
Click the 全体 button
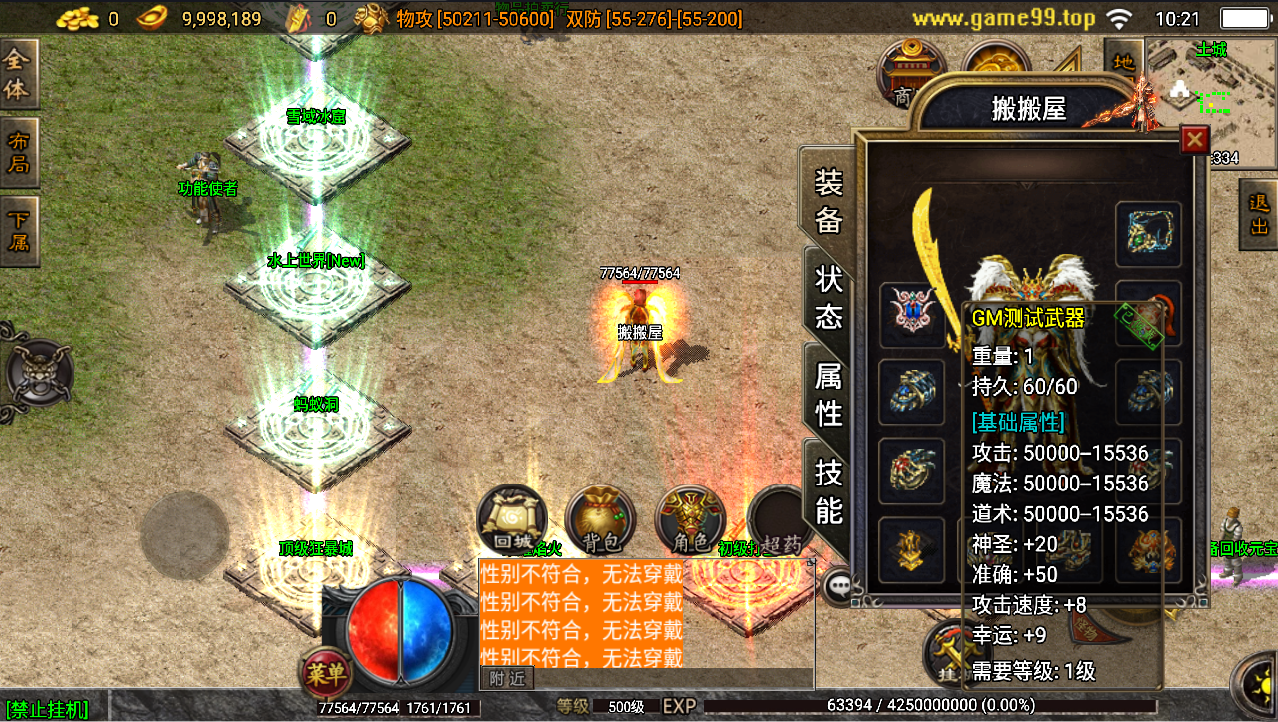[x=18, y=75]
